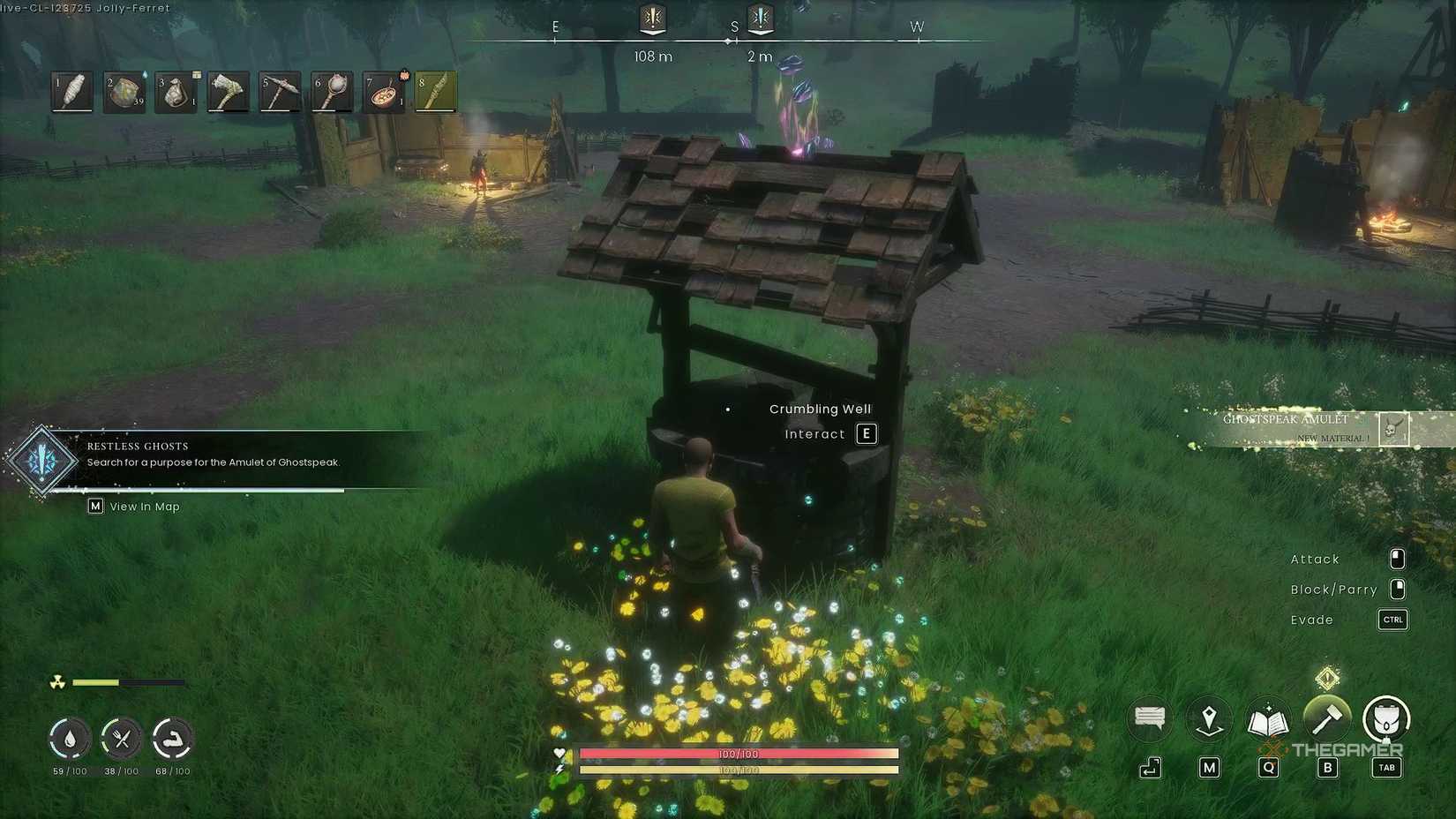This screenshot has width=1456, height=819.
Task: Select the shield stack in hotbar slot 2
Action: (123, 90)
